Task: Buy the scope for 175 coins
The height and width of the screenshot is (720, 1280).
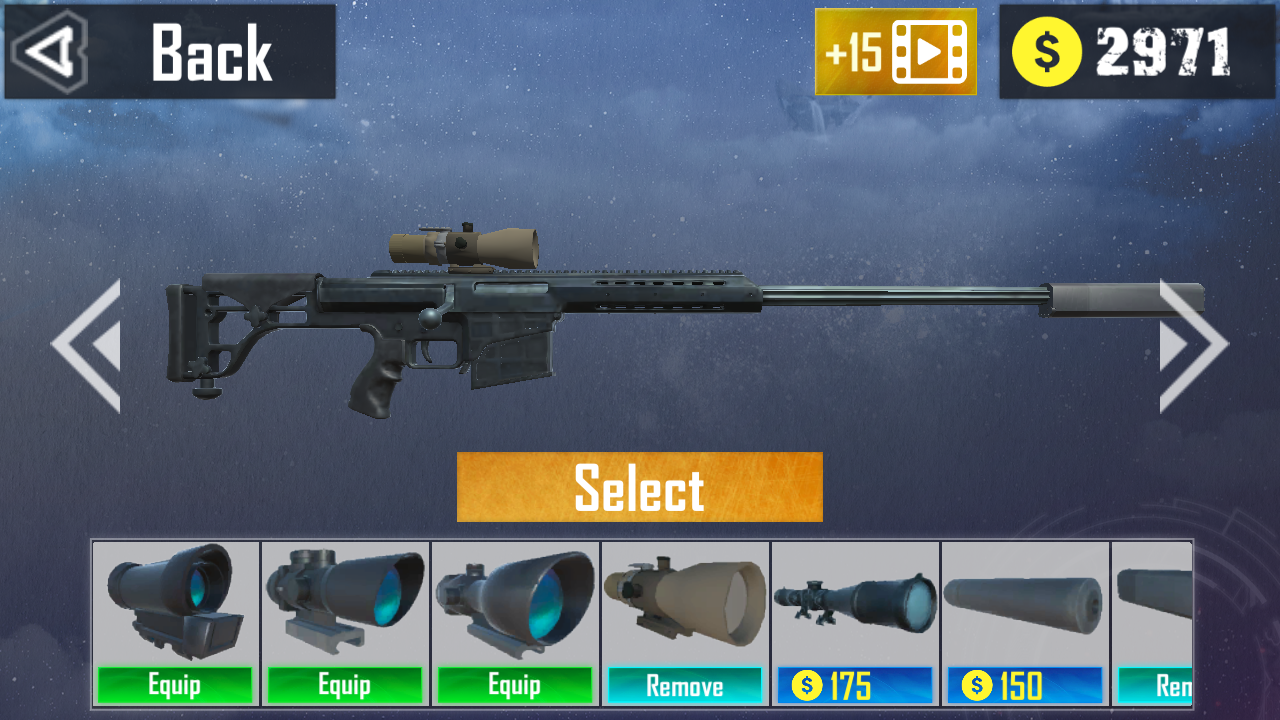Action: pyautogui.click(x=855, y=686)
